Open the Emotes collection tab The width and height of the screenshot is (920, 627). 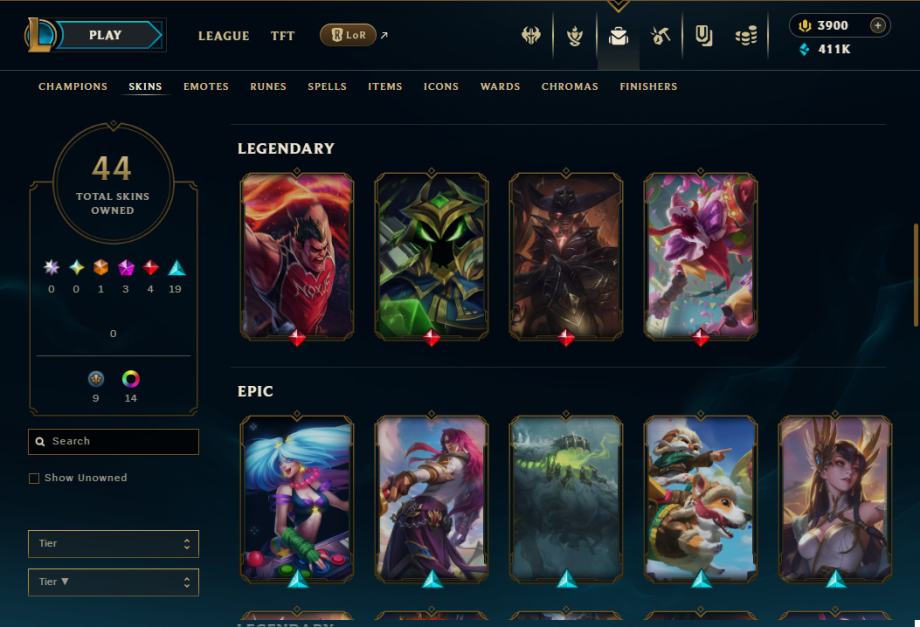pos(206,87)
